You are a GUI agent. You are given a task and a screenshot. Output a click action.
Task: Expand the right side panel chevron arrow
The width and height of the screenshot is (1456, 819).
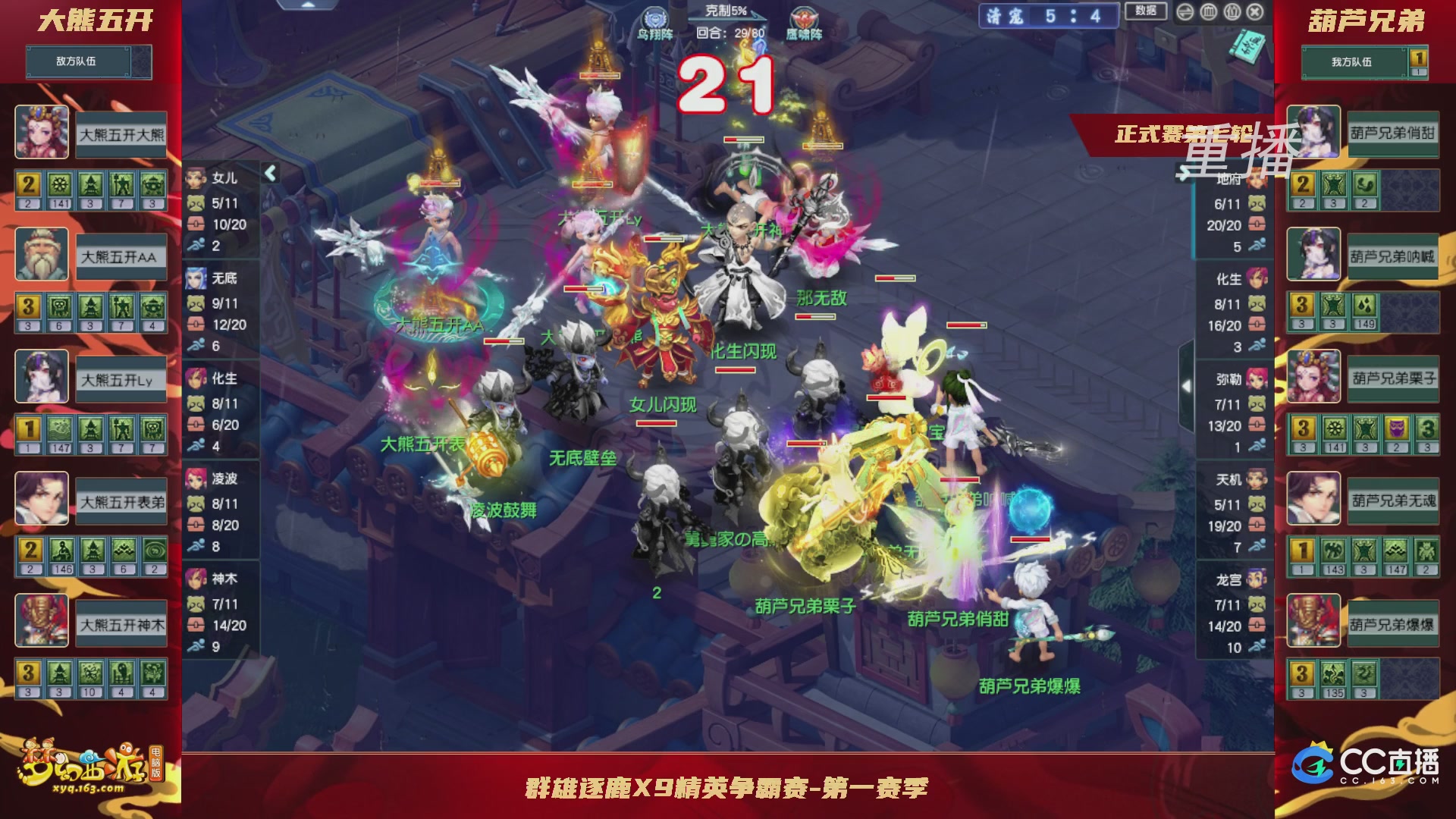1185,385
